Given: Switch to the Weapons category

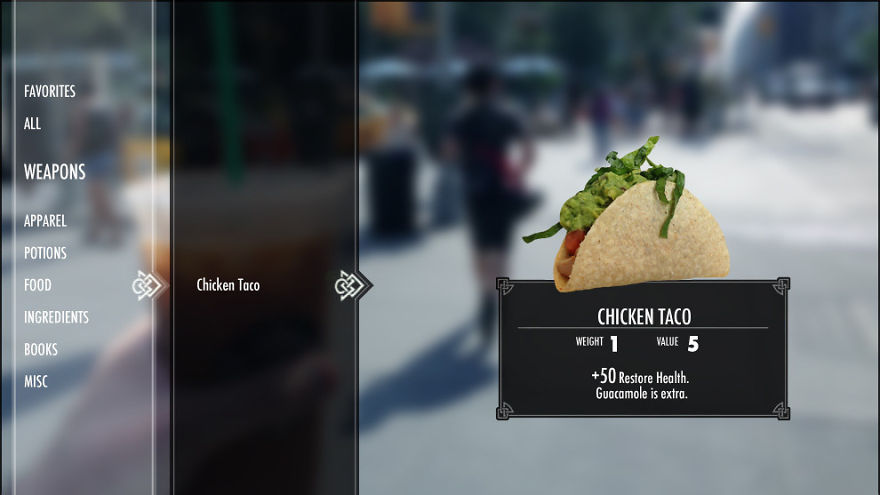Looking at the screenshot, I should [x=55, y=172].
